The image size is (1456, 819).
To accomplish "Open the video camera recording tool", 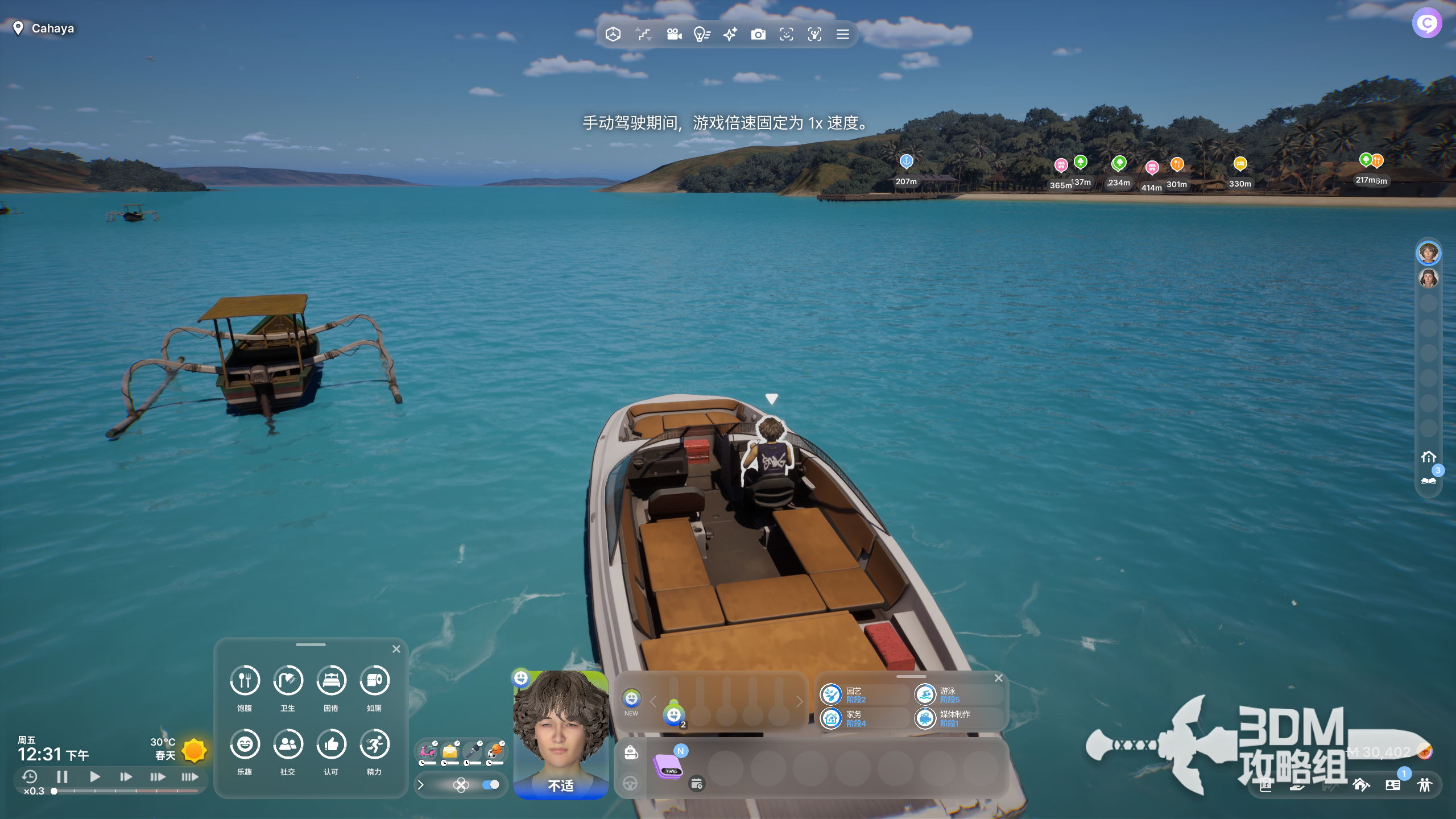I will 674,35.
